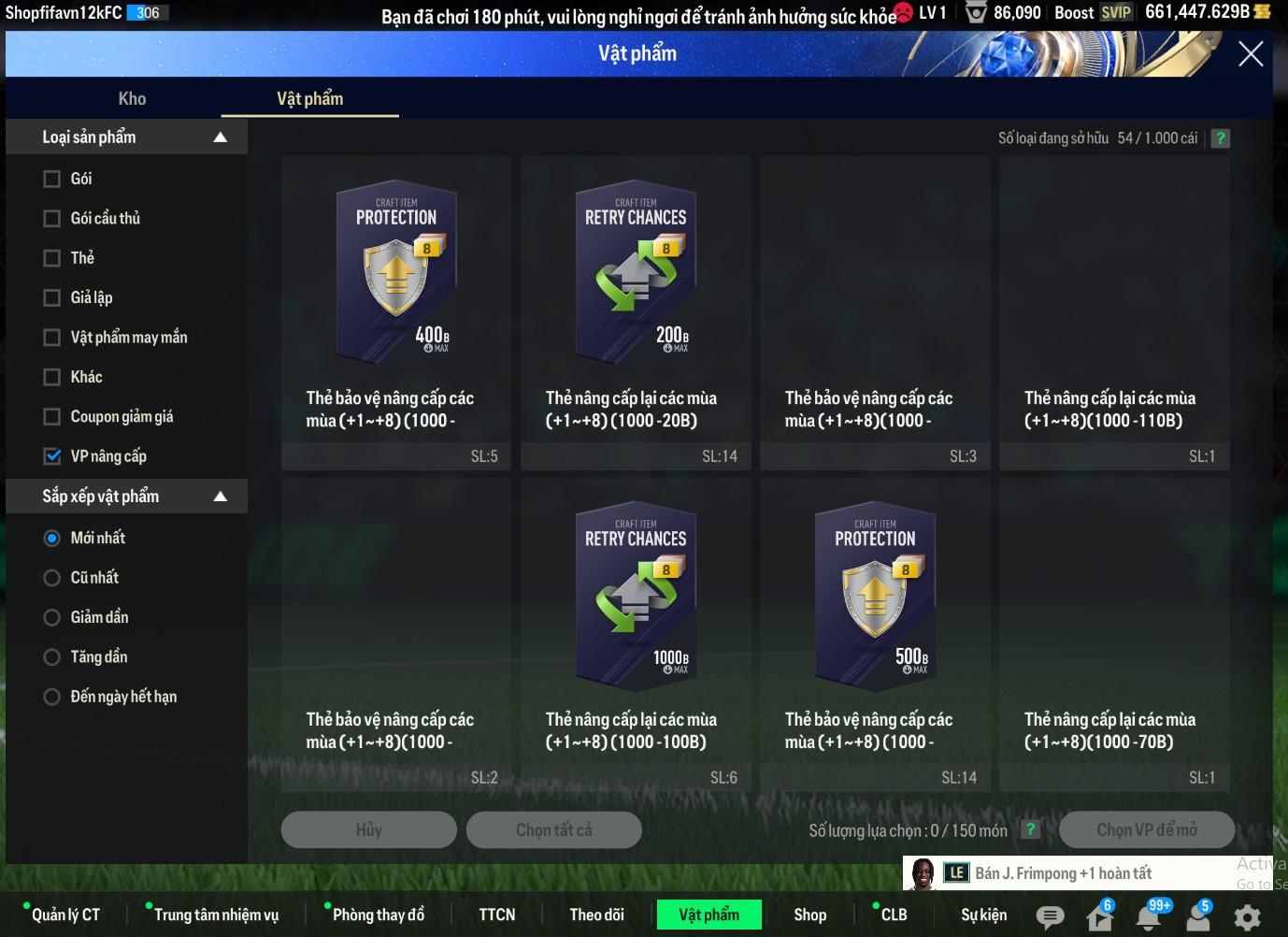Close the Vật phẩm window
Viewport: 1288px width, 937px height.
(1250, 54)
